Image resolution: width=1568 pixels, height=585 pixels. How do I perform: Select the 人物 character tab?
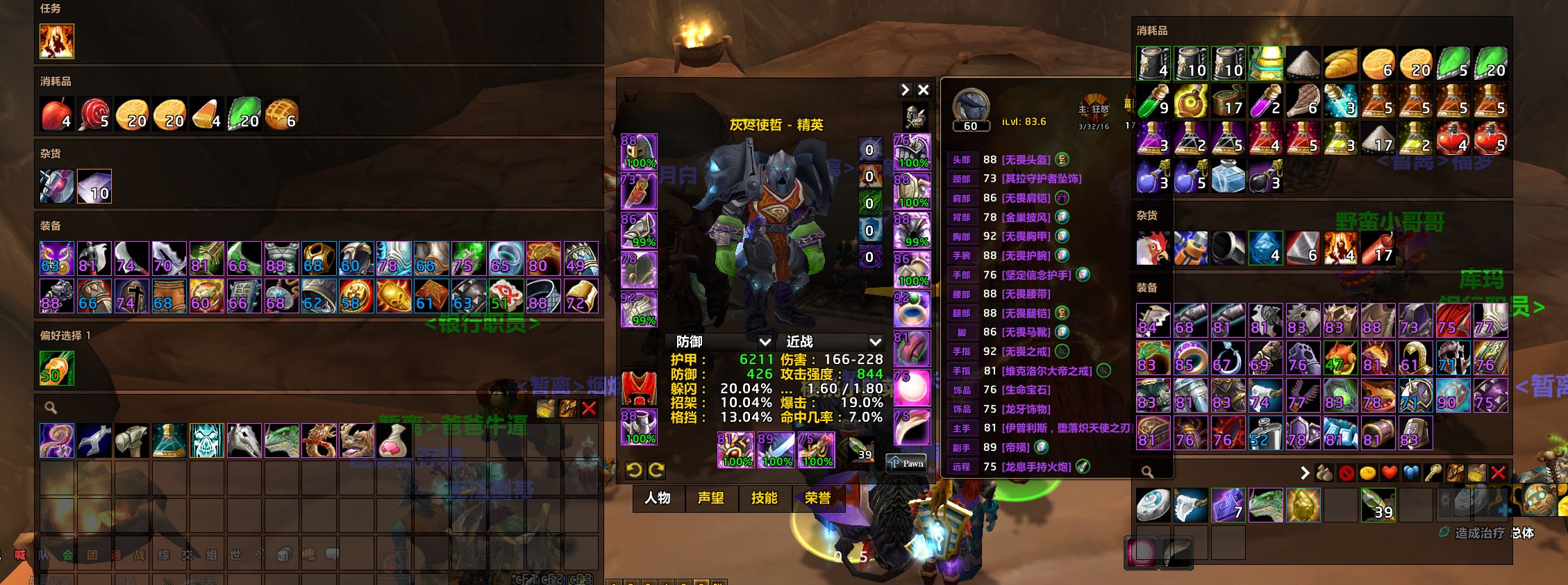(x=657, y=498)
